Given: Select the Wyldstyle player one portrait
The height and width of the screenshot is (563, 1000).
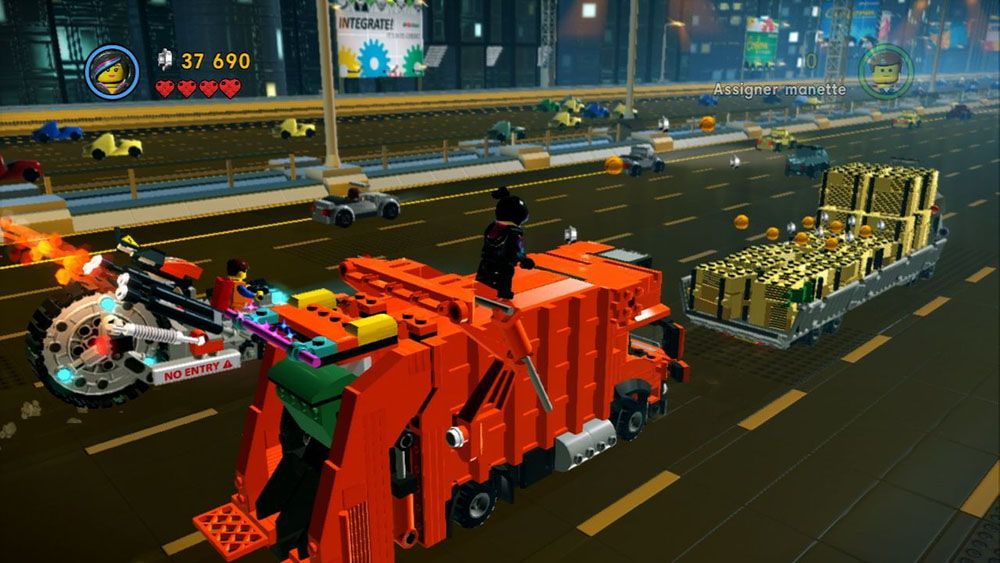Looking at the screenshot, I should coord(112,72).
